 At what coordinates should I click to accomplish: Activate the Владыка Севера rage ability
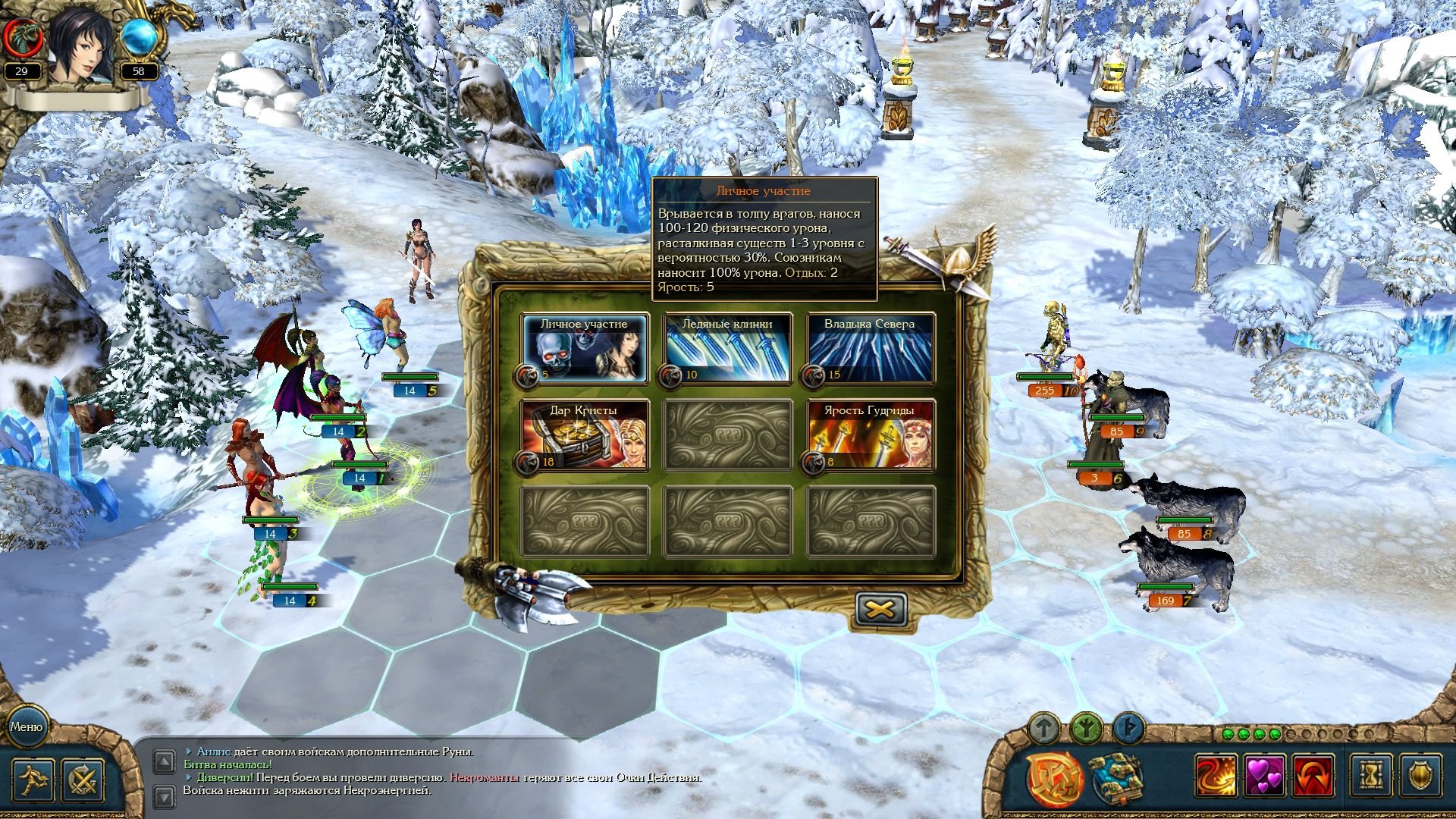870,349
